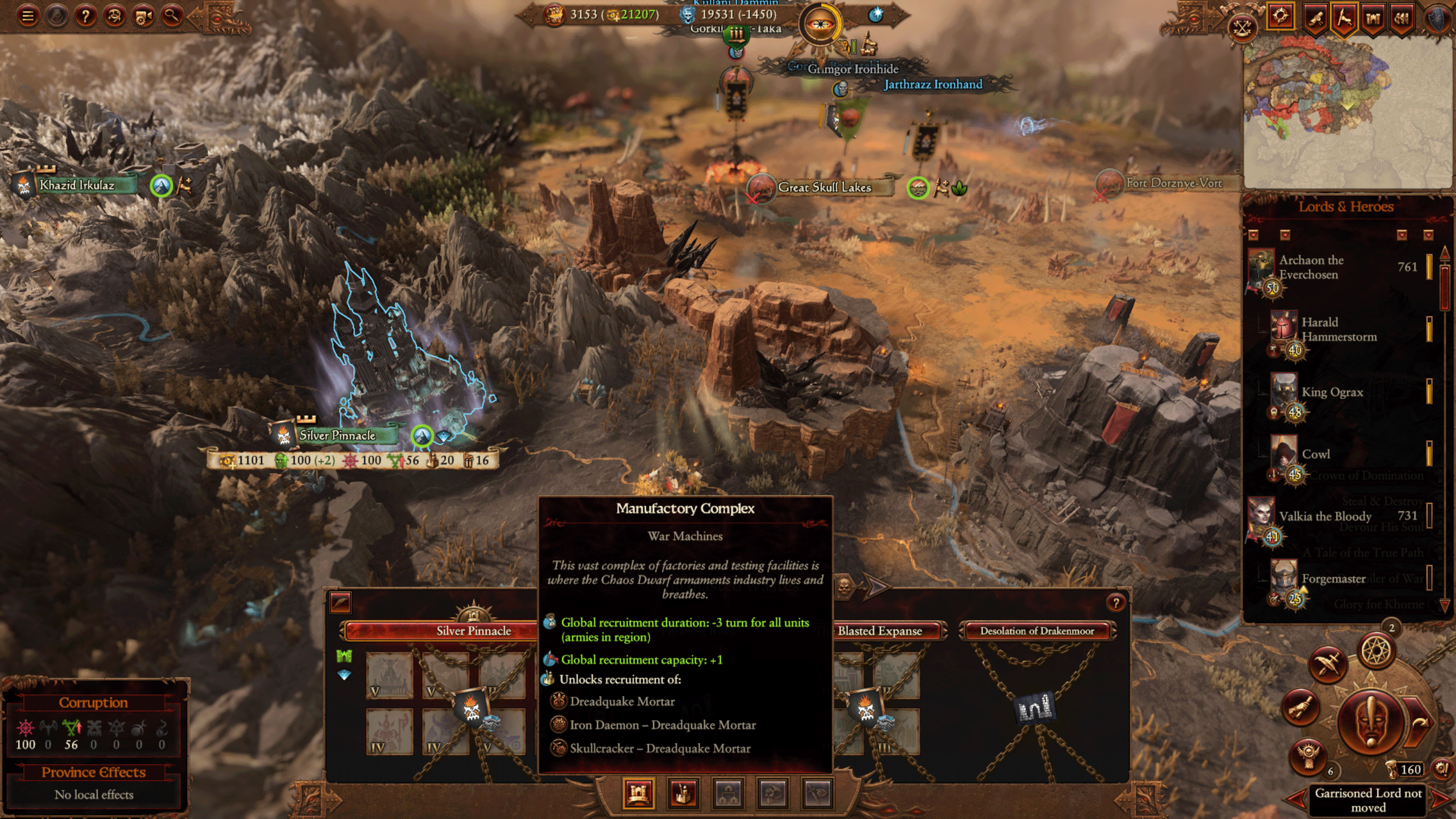
Task: Open the search magnifier tool
Action: 173,16
